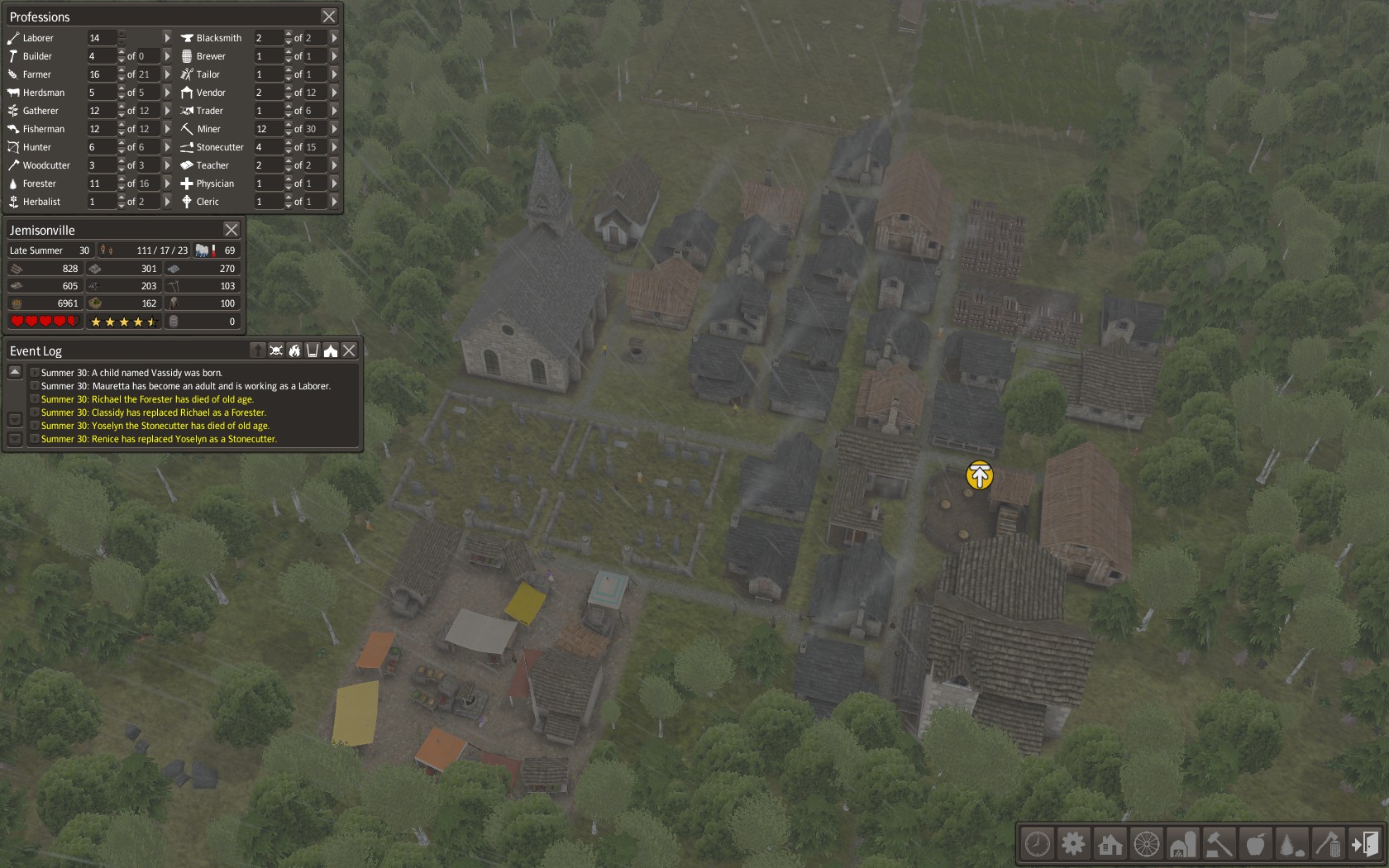The width and height of the screenshot is (1389, 868).
Task: Click the exit door main menu button
Action: (x=1364, y=844)
